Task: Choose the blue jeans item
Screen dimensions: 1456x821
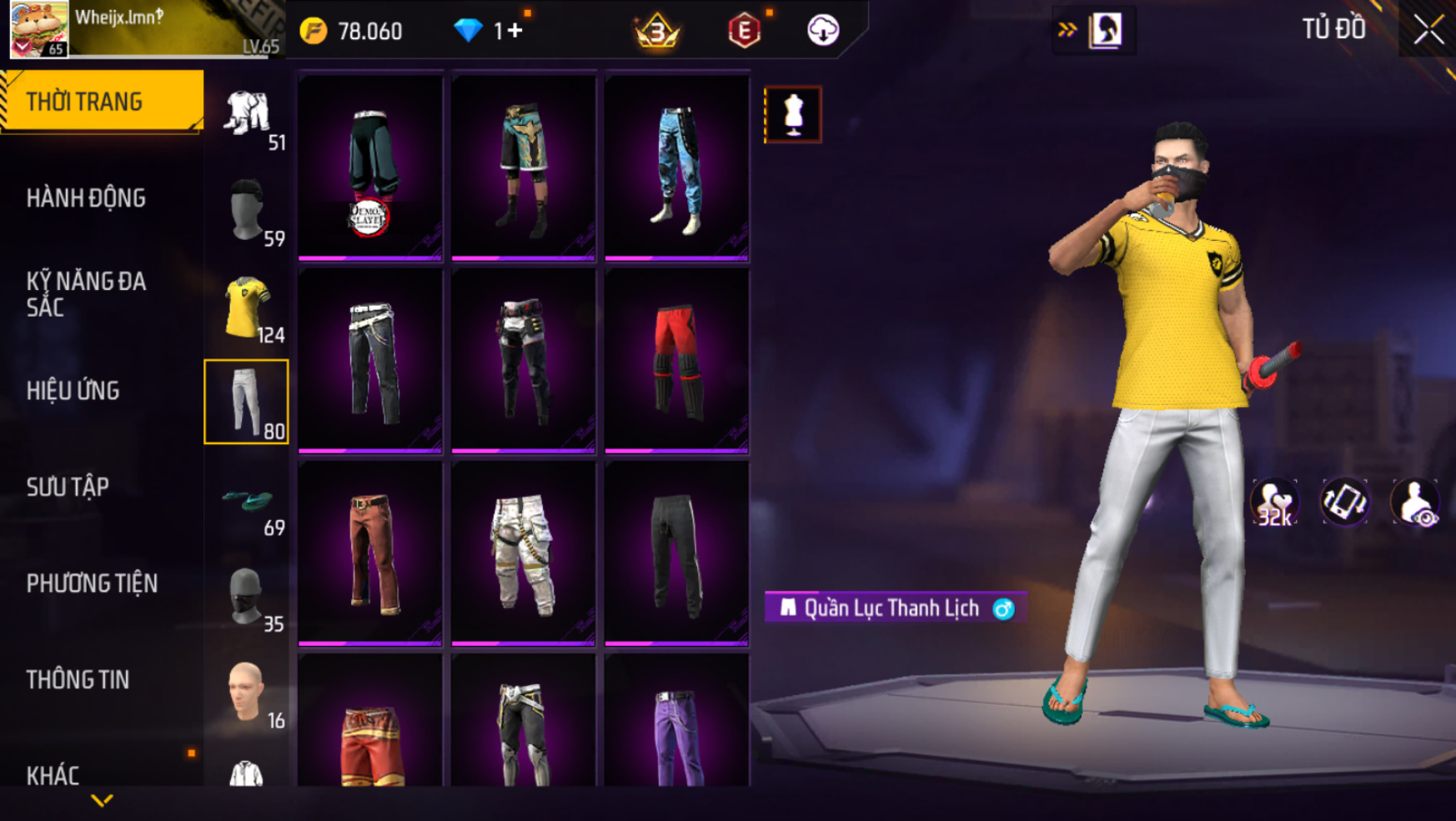Action: pyautogui.click(x=676, y=168)
